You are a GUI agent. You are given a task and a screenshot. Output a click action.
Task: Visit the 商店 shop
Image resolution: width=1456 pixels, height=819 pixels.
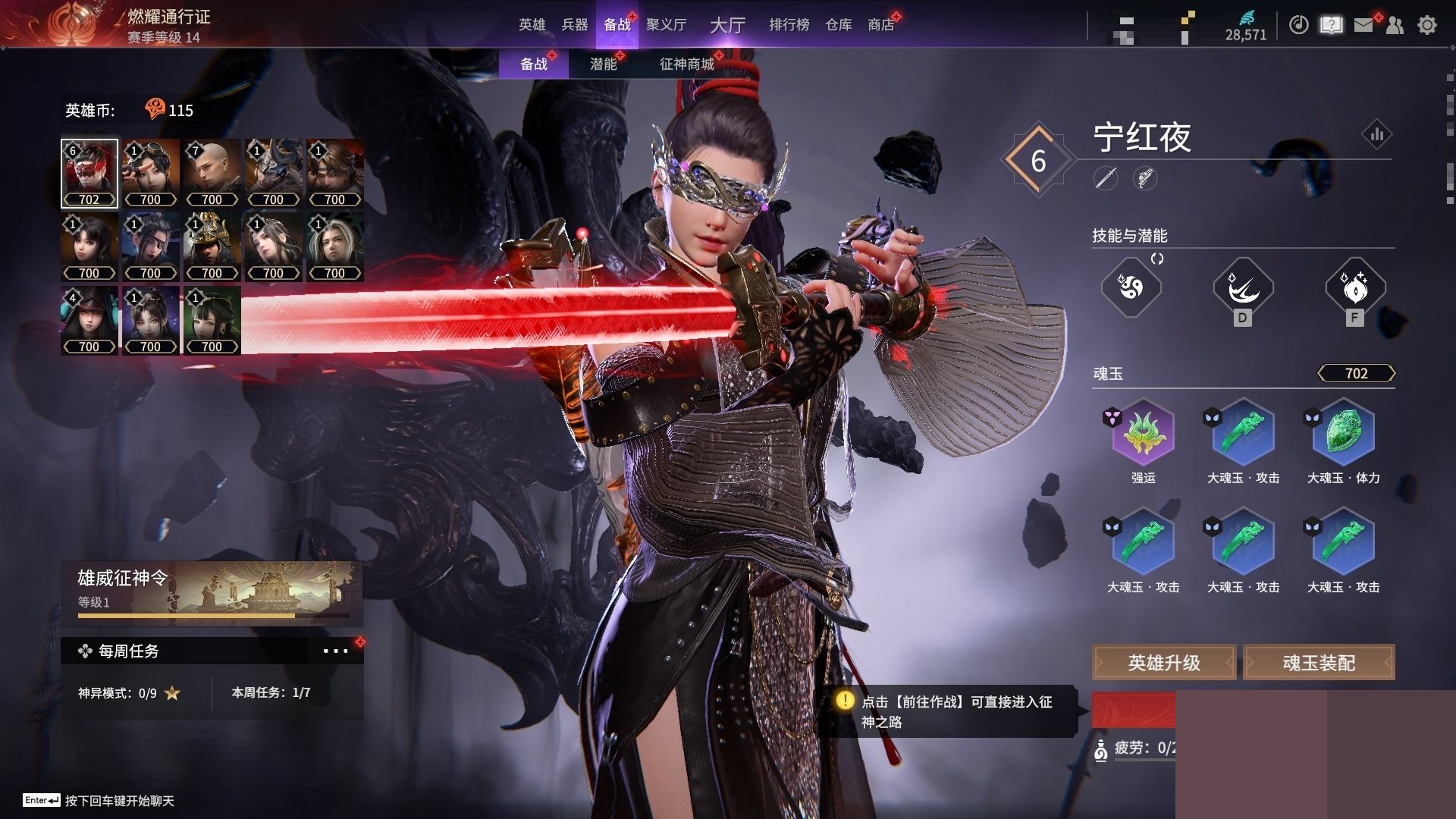880,25
